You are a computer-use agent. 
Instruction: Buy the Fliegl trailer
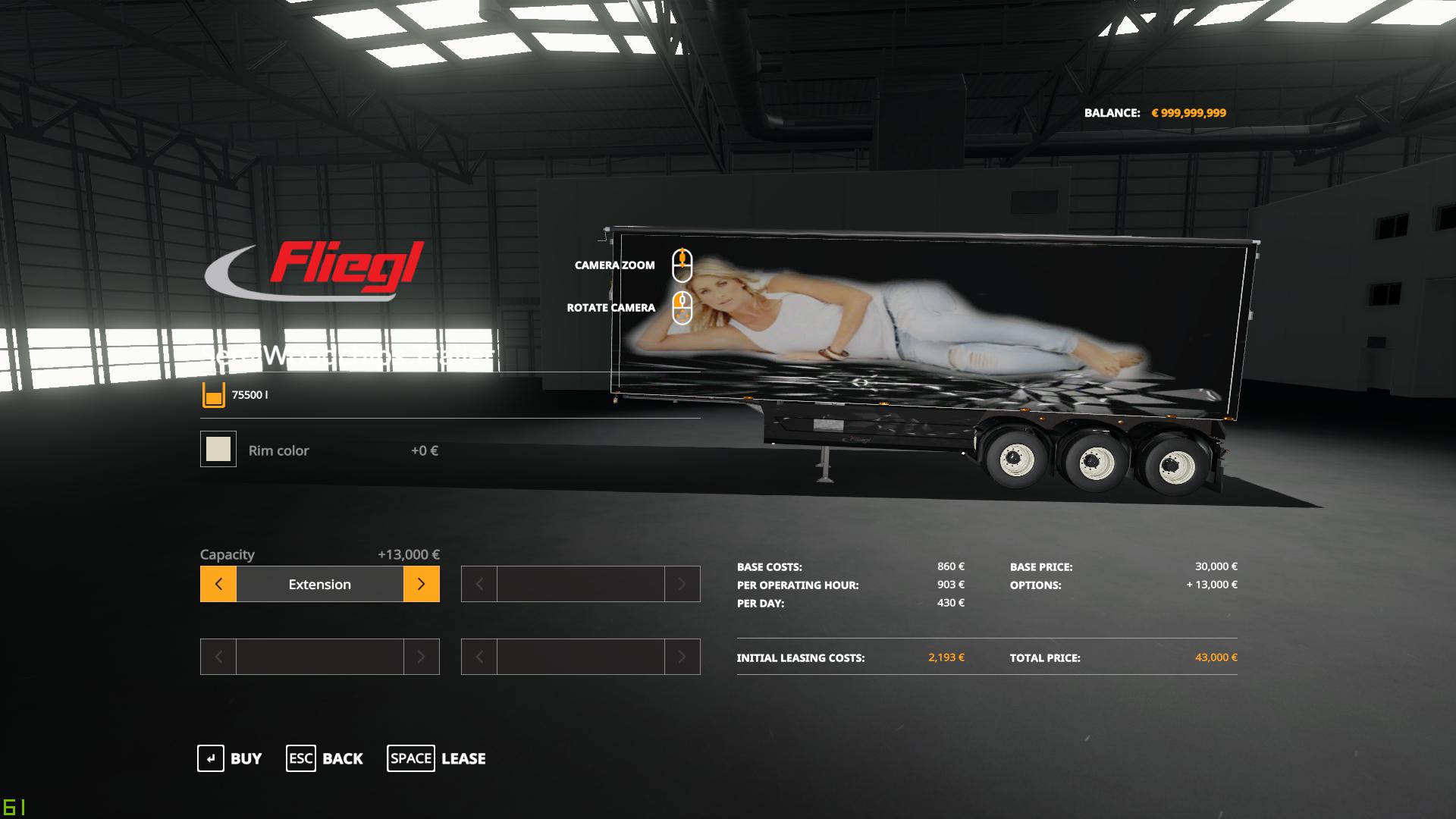(229, 758)
